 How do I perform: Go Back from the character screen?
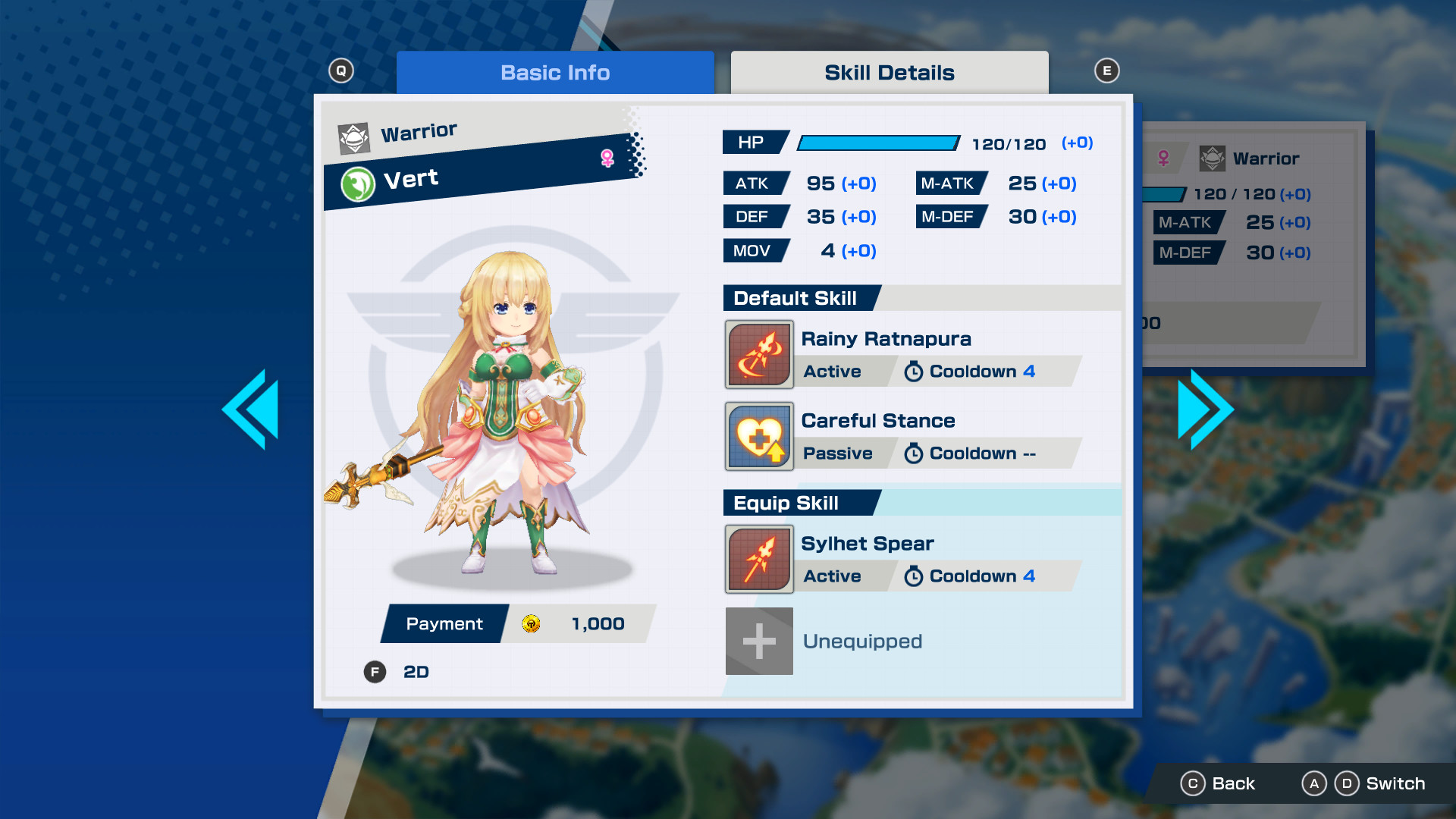pyautogui.click(x=1218, y=783)
